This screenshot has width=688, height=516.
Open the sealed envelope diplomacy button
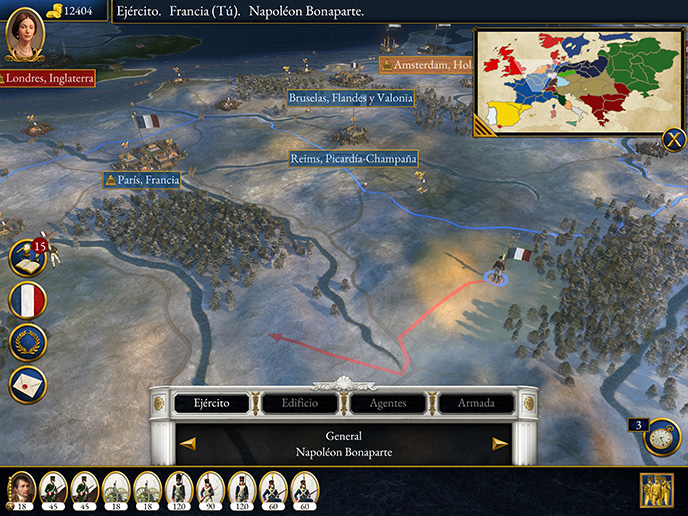click(x=27, y=384)
